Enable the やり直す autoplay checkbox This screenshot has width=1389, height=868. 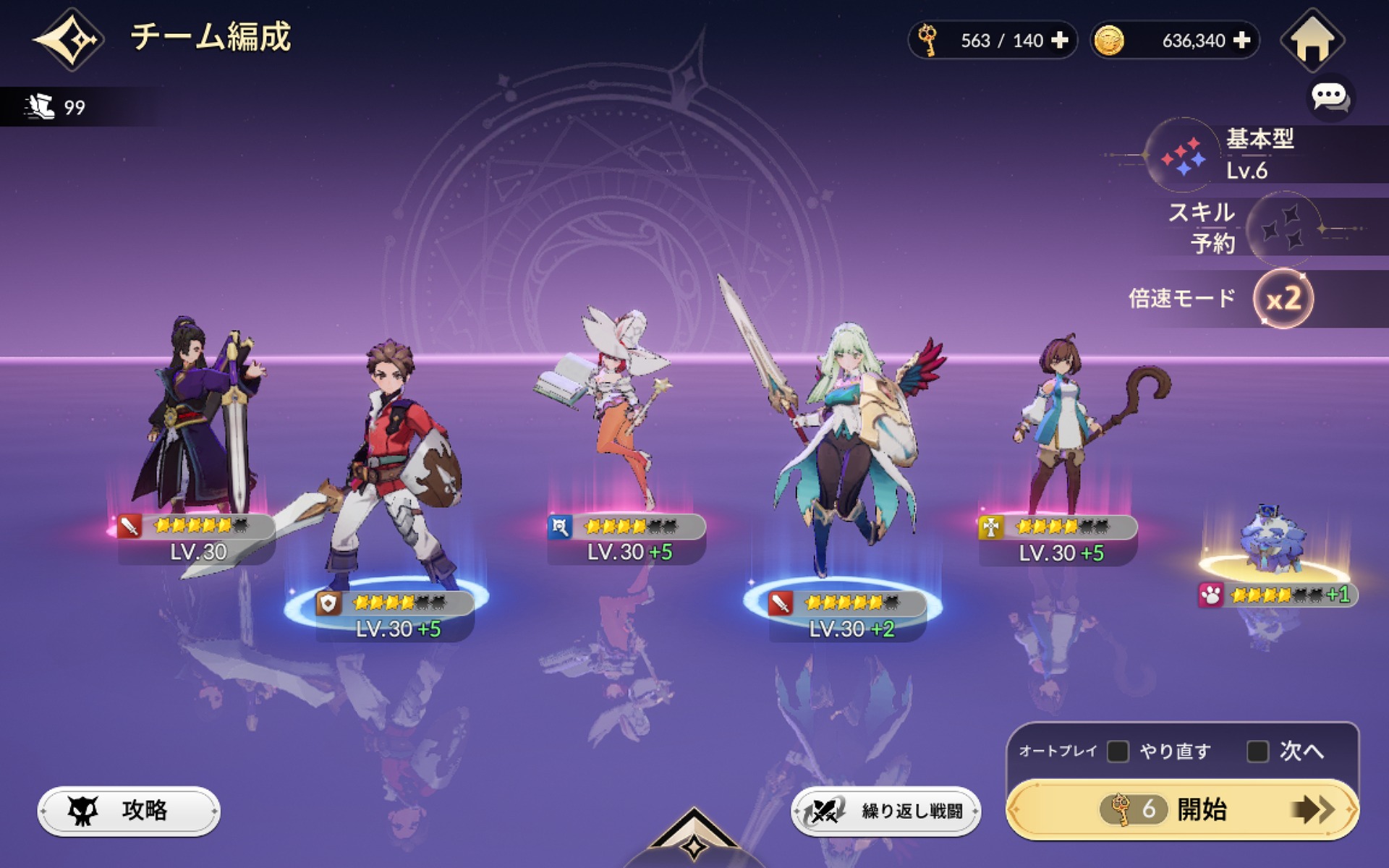pos(1118,751)
